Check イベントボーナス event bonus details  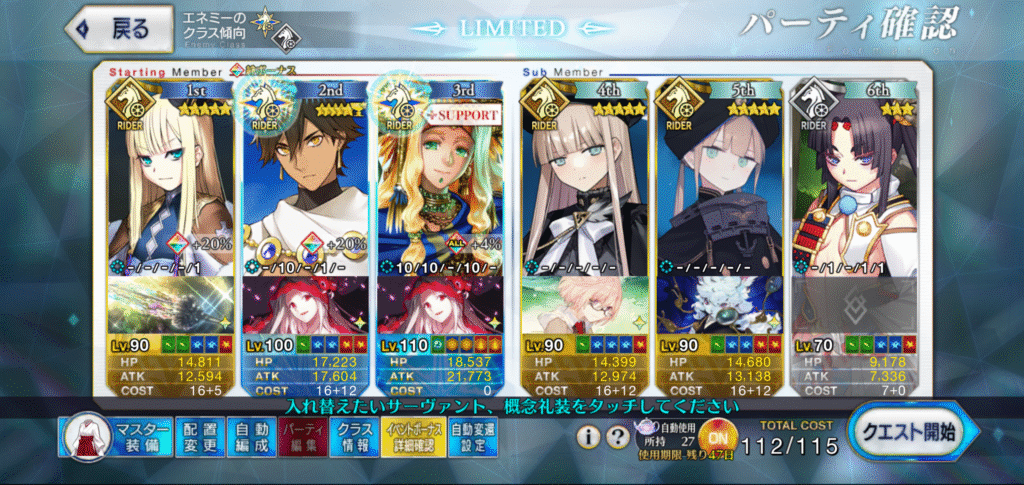(410, 437)
